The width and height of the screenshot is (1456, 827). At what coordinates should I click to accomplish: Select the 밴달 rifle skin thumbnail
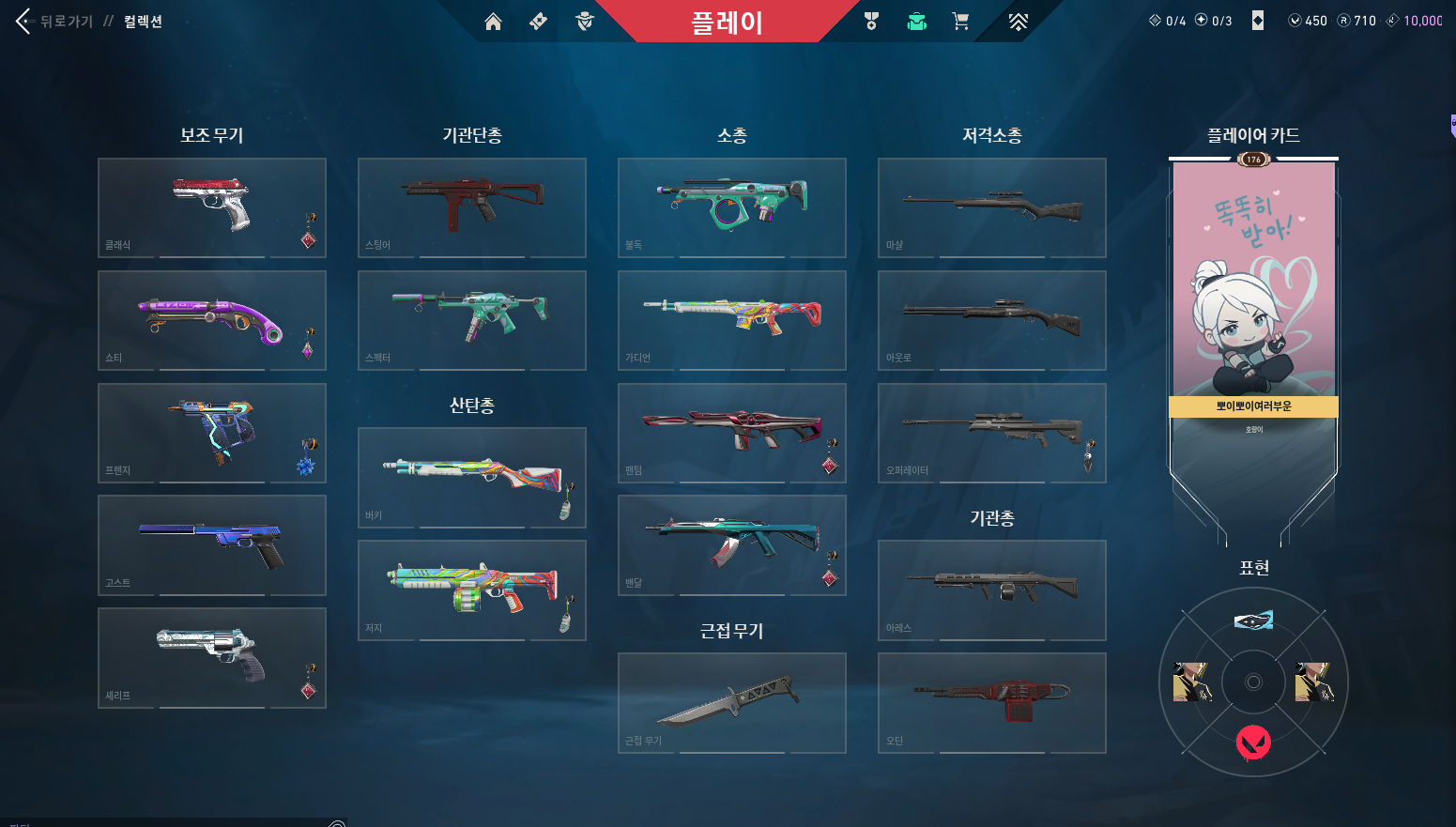[731, 544]
